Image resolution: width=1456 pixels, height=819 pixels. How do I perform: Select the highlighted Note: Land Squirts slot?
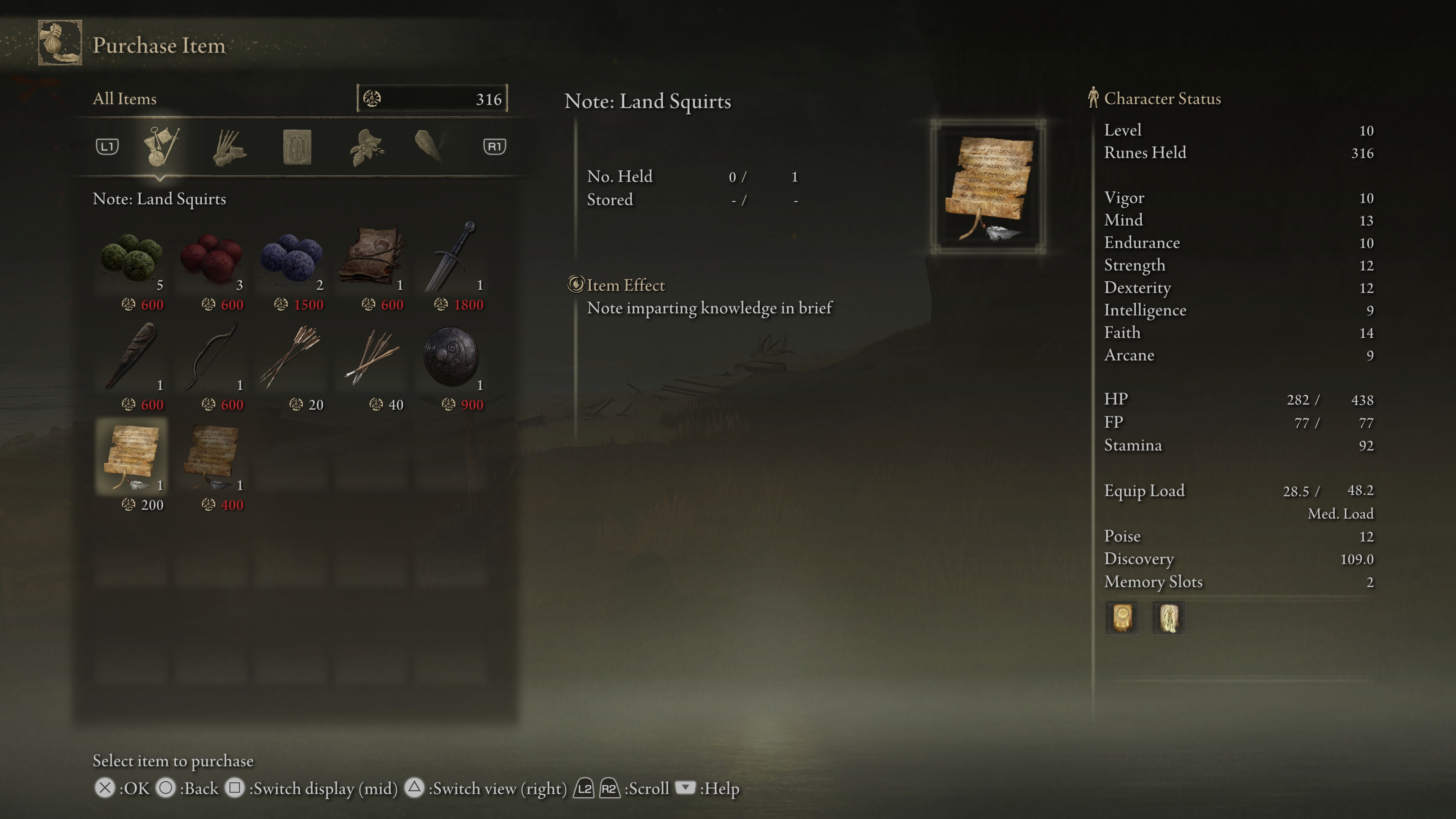(132, 458)
